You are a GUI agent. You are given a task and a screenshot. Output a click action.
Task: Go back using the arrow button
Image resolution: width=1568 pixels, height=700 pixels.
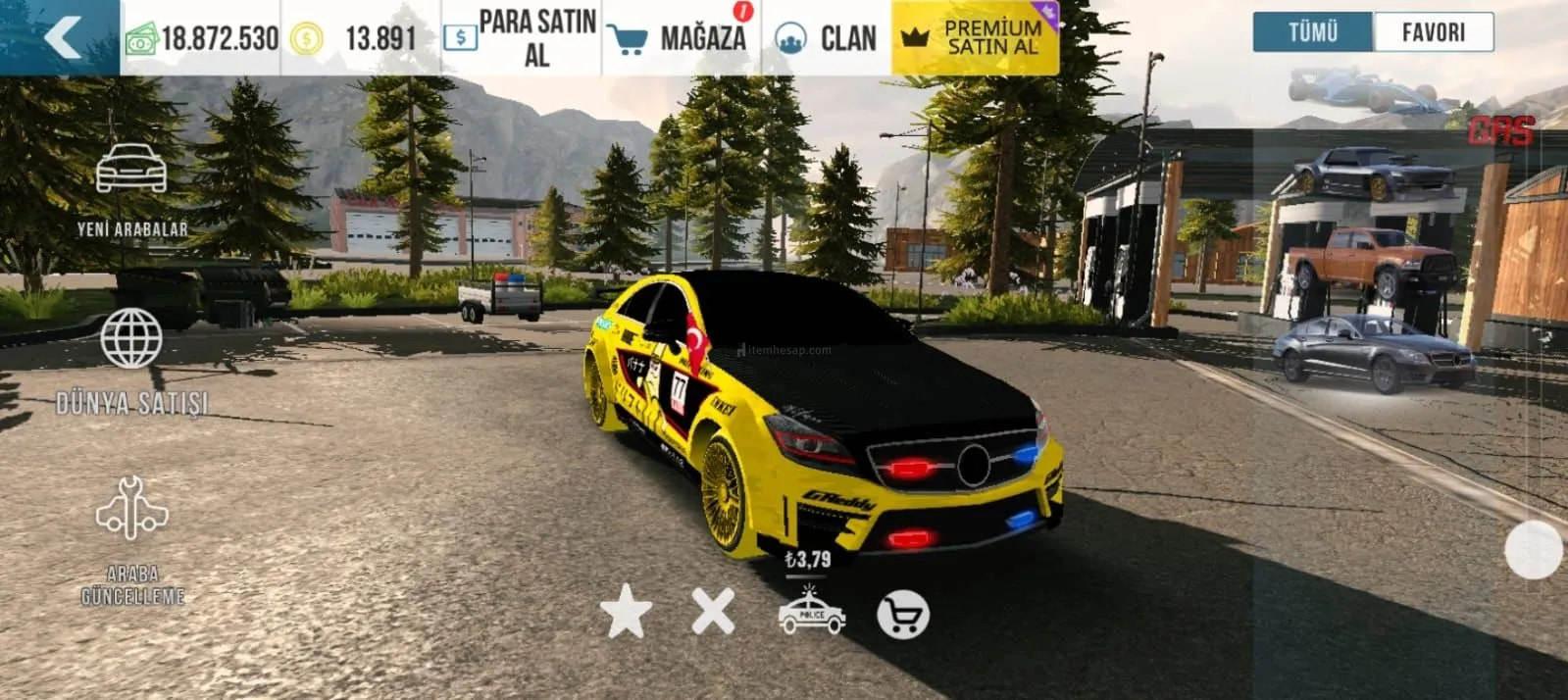[x=61, y=37]
